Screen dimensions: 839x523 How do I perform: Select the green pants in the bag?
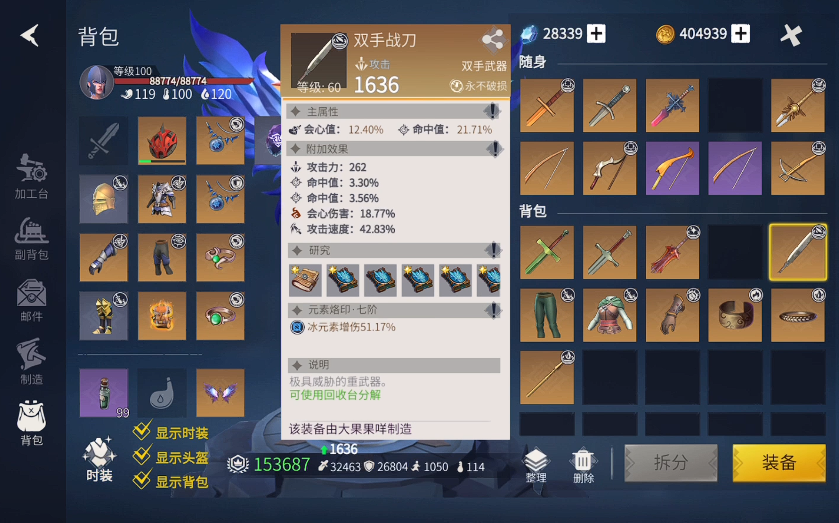[546, 315]
